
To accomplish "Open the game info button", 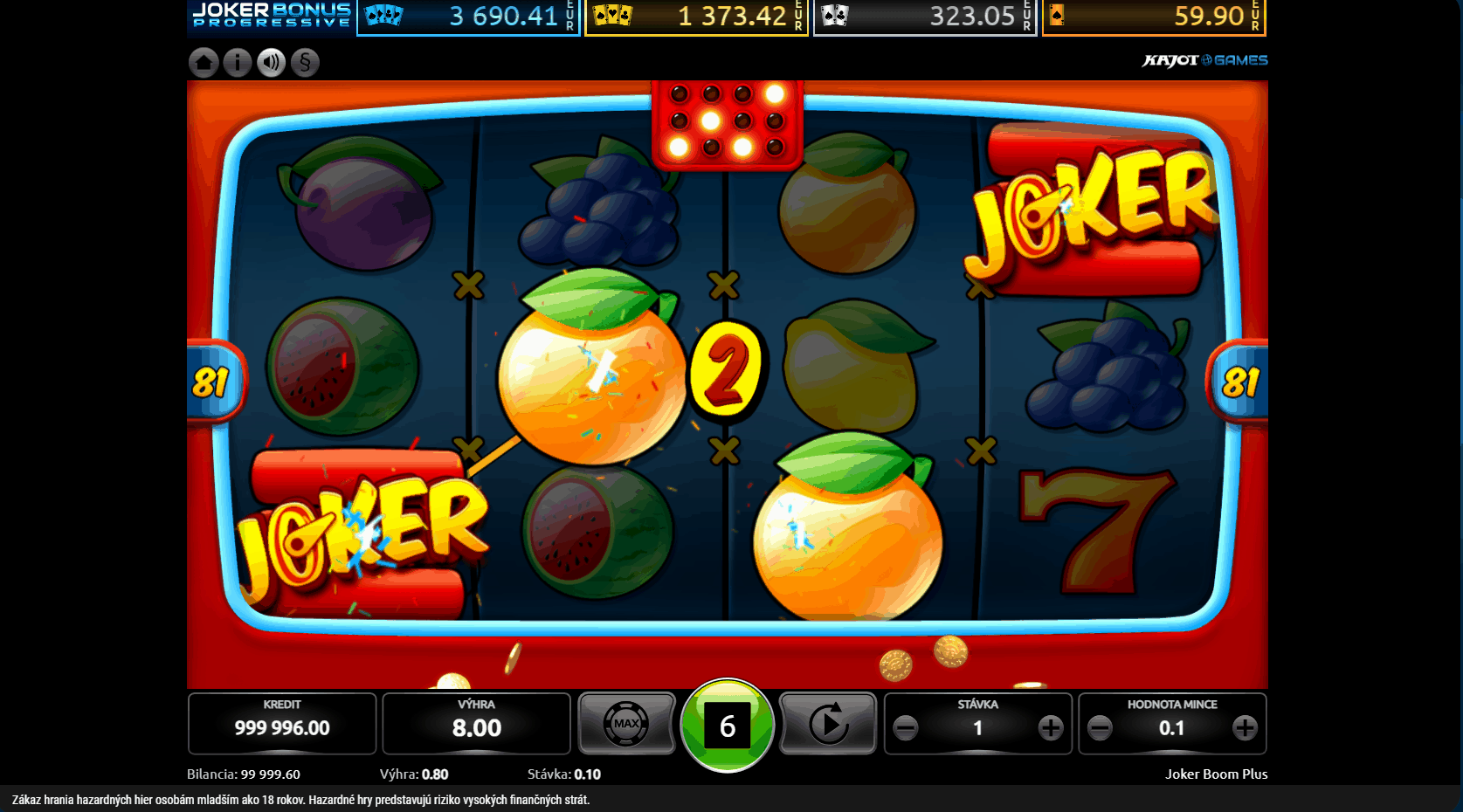I will pos(238,62).
